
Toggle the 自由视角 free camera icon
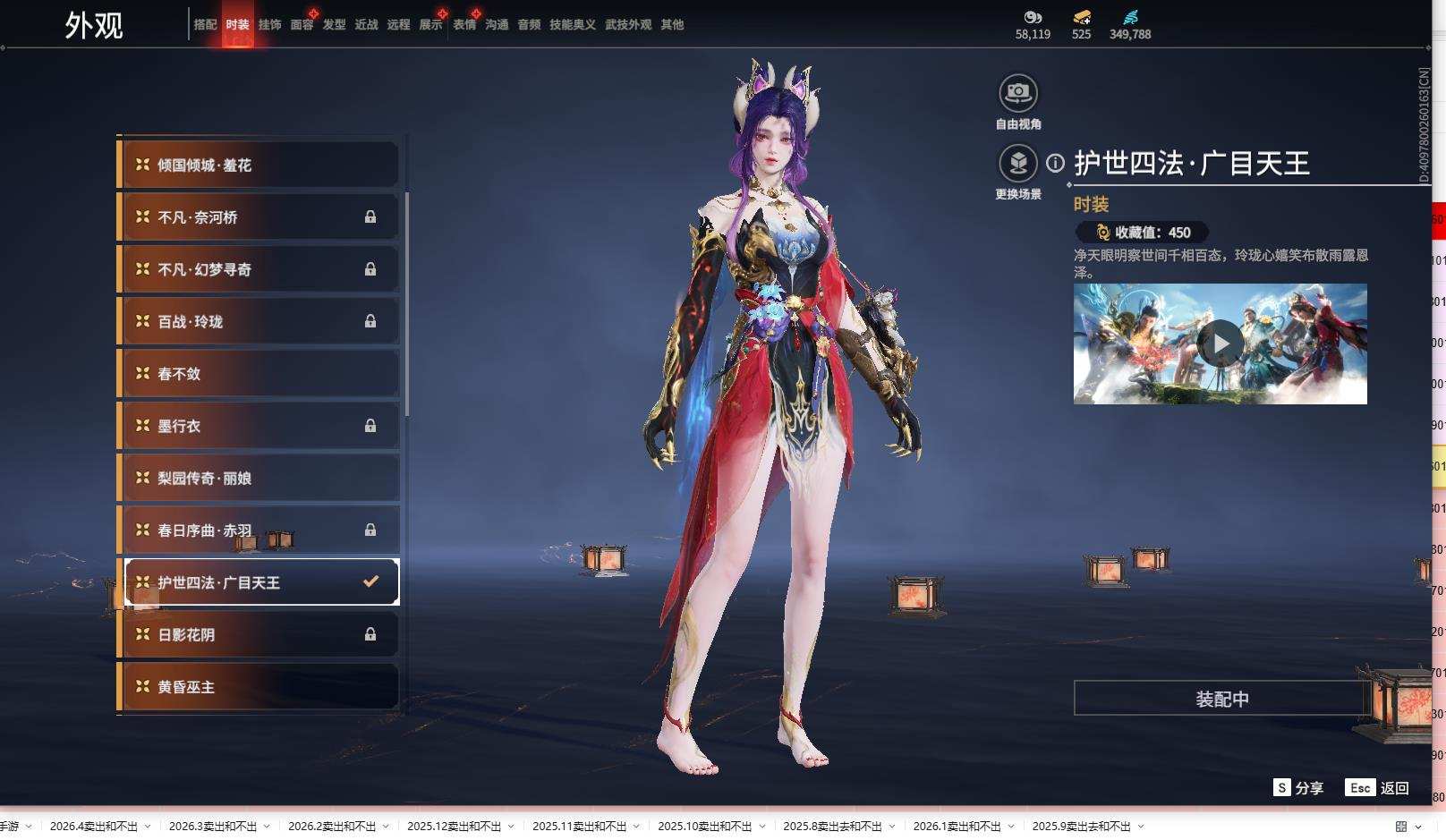click(x=1017, y=92)
